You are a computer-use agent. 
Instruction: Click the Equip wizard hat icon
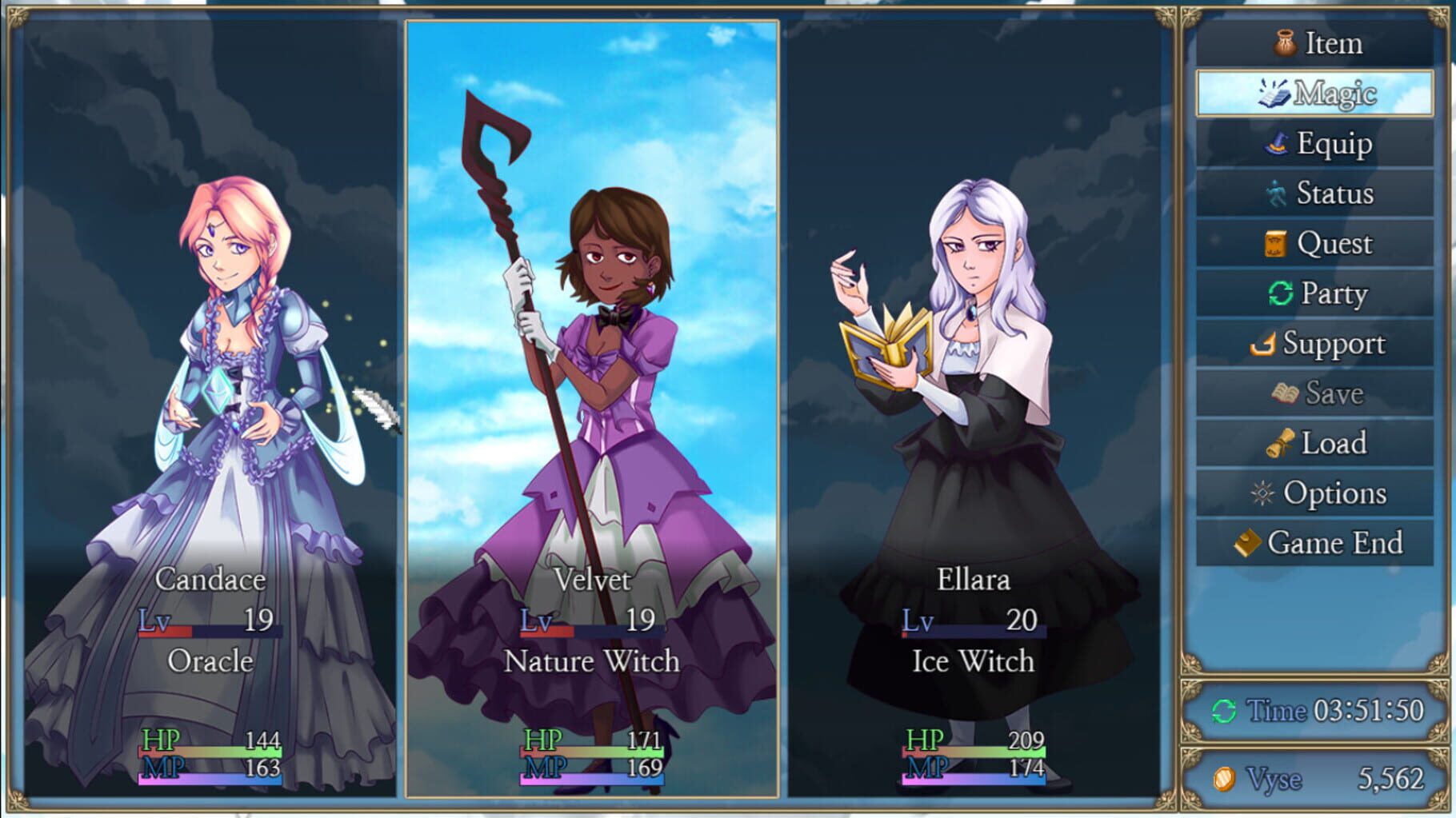click(x=1279, y=143)
